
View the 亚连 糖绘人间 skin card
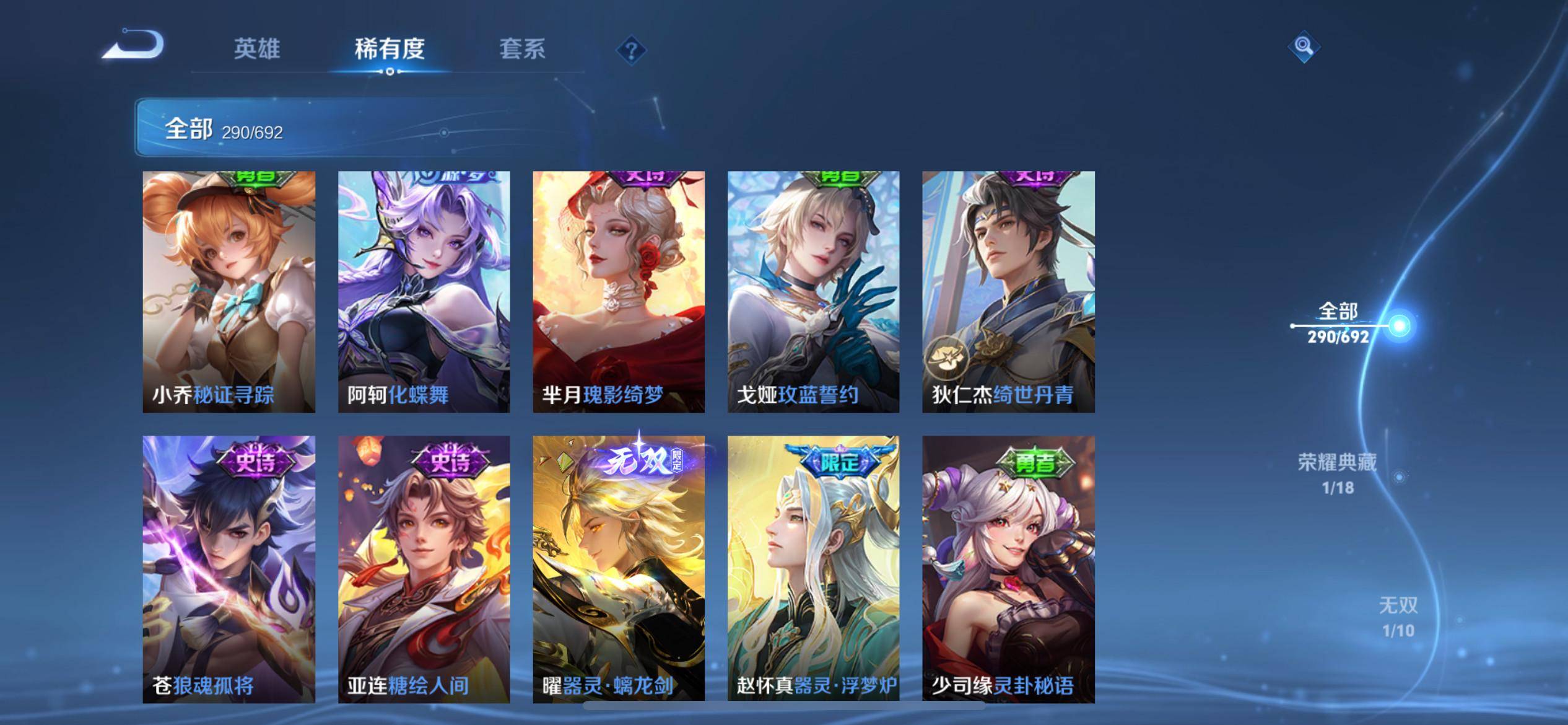pyautogui.click(x=424, y=569)
